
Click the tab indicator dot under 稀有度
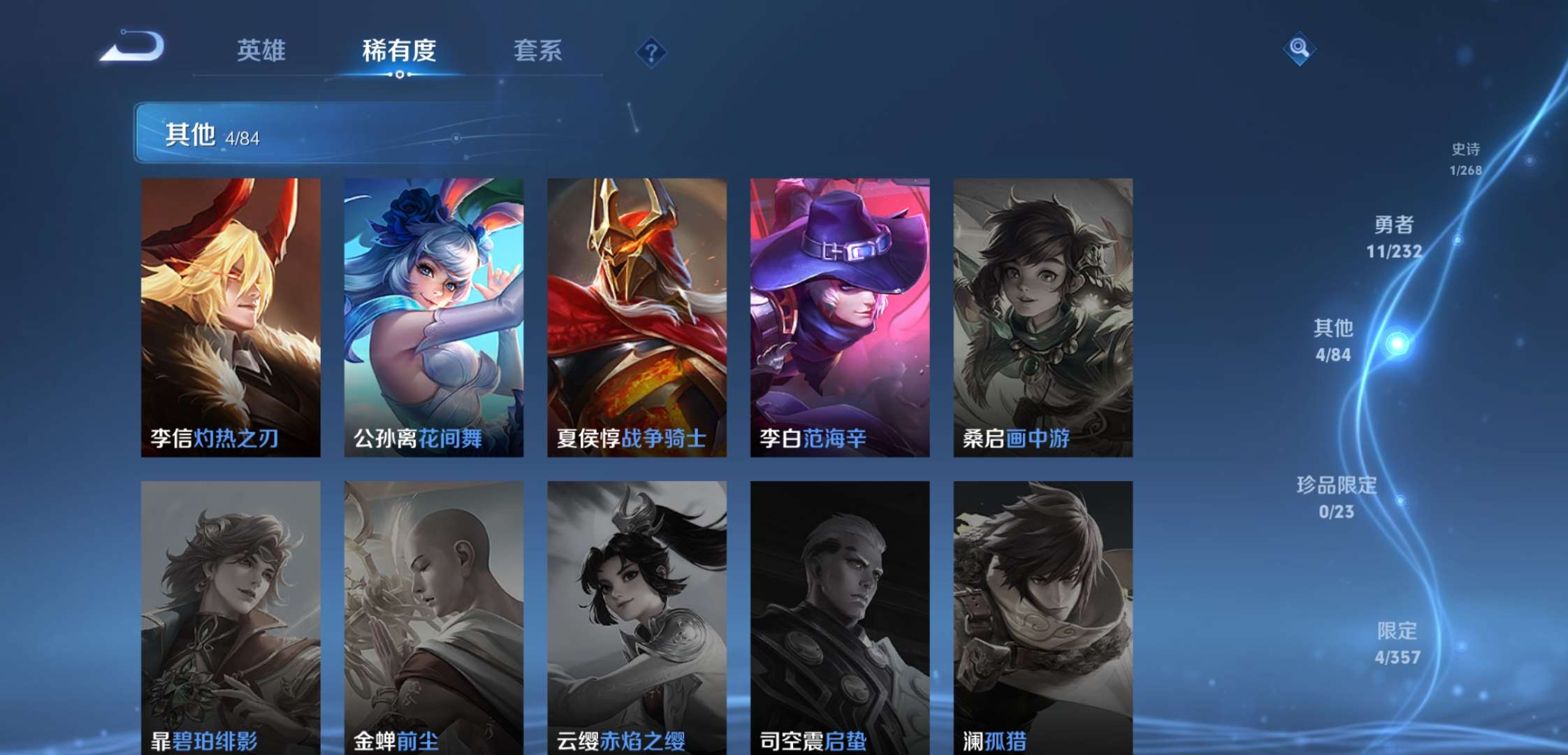[x=399, y=75]
